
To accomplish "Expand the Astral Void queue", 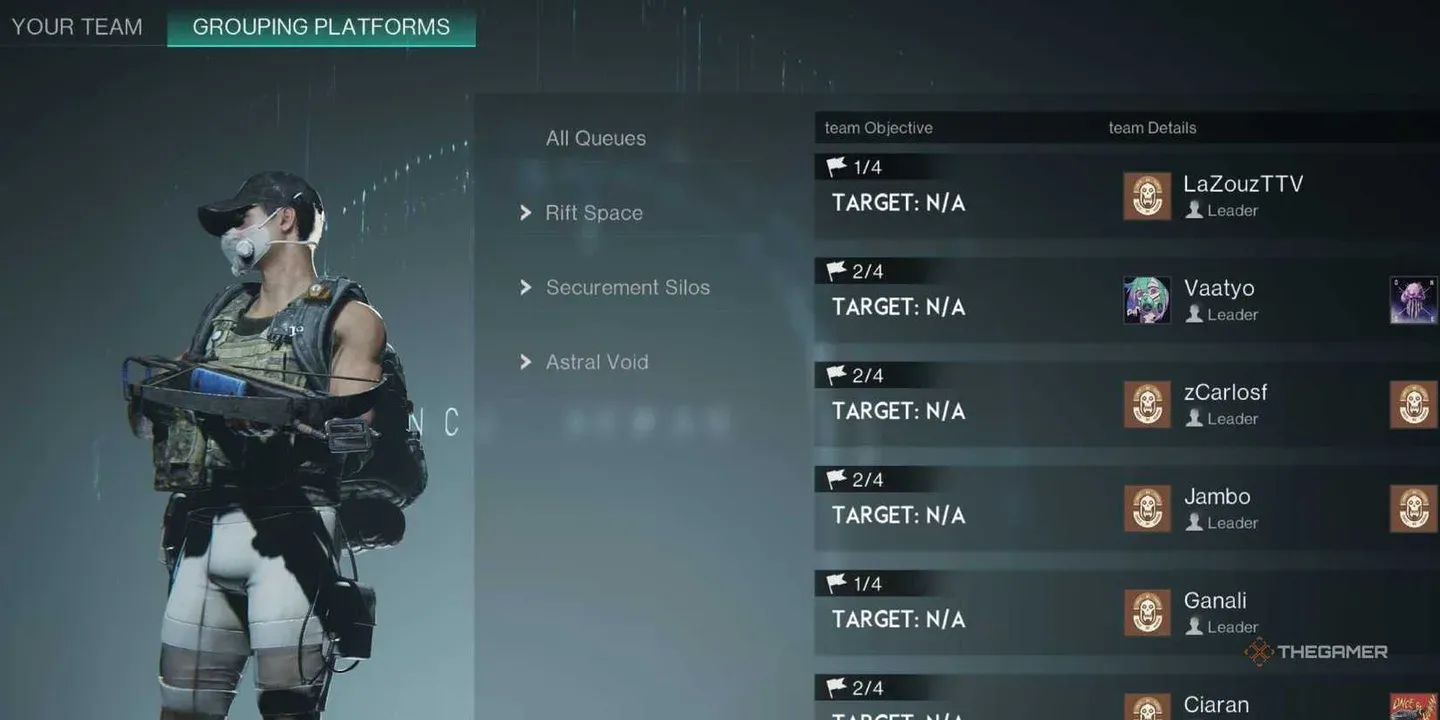I will coord(597,362).
